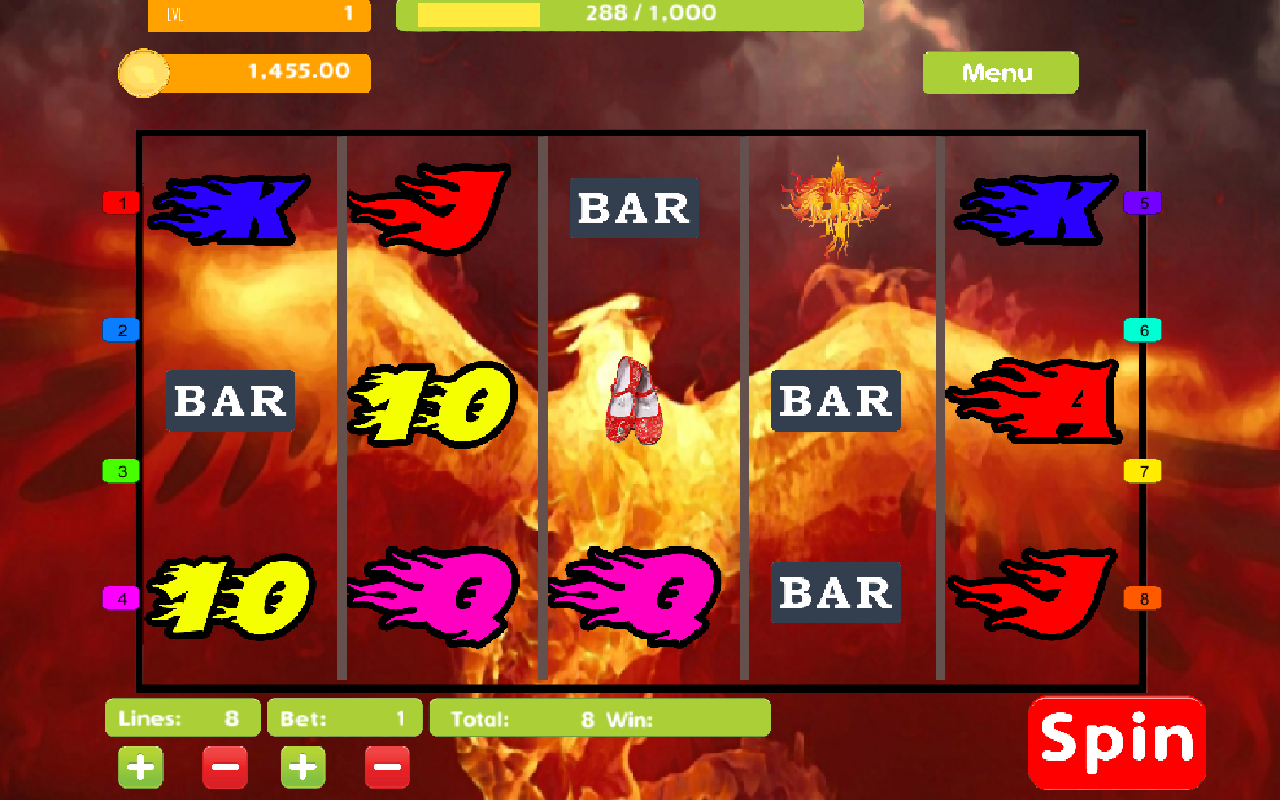
Task: Toggle payline 4 marker
Action: (x=121, y=597)
